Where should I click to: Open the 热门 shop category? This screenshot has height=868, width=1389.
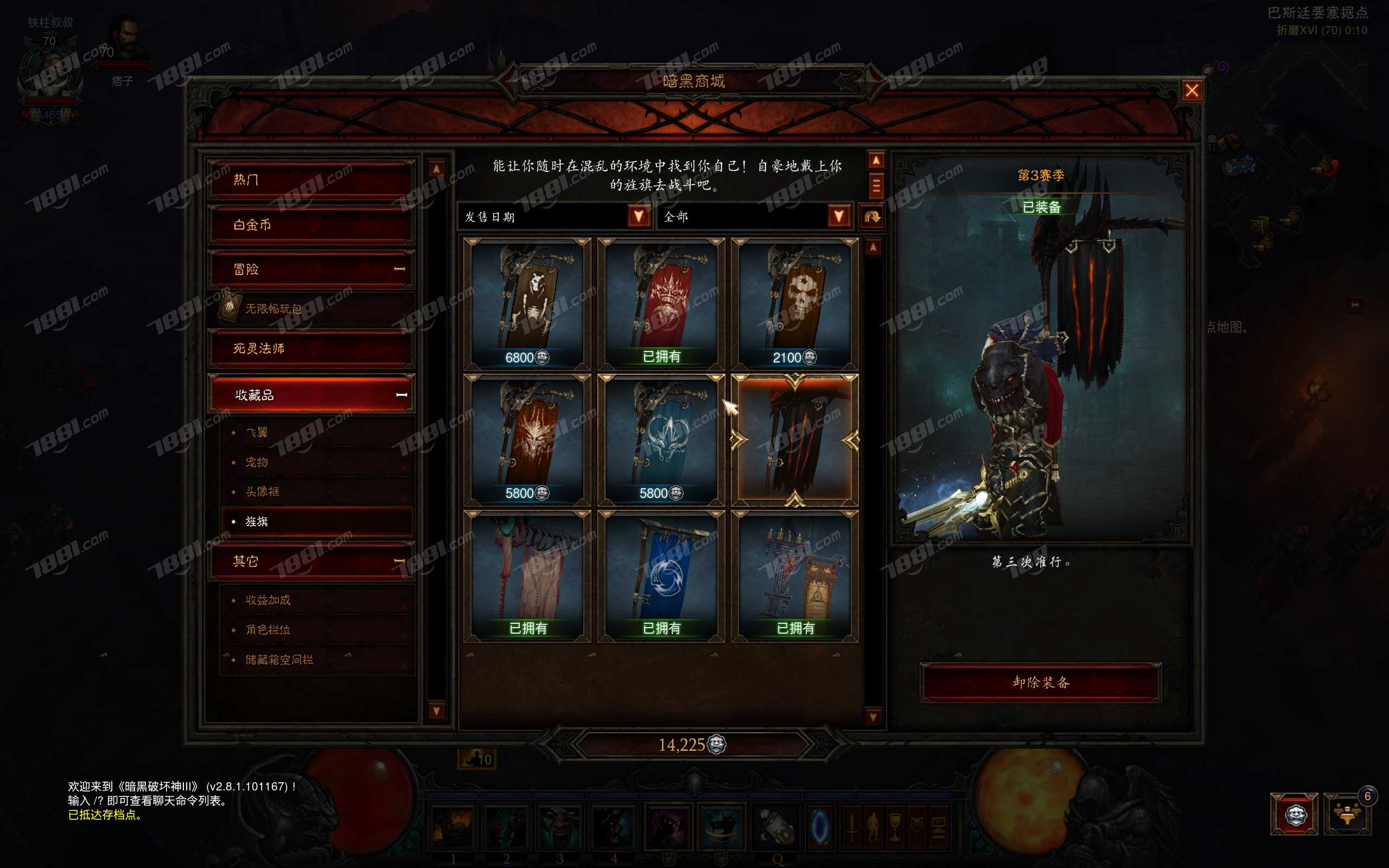click(x=310, y=180)
